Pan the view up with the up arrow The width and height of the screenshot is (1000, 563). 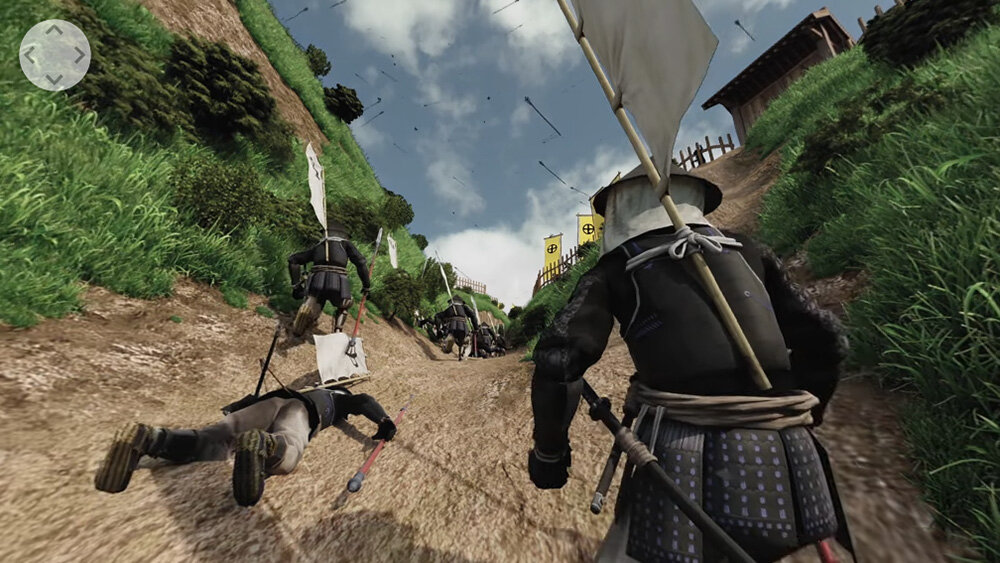point(54,31)
